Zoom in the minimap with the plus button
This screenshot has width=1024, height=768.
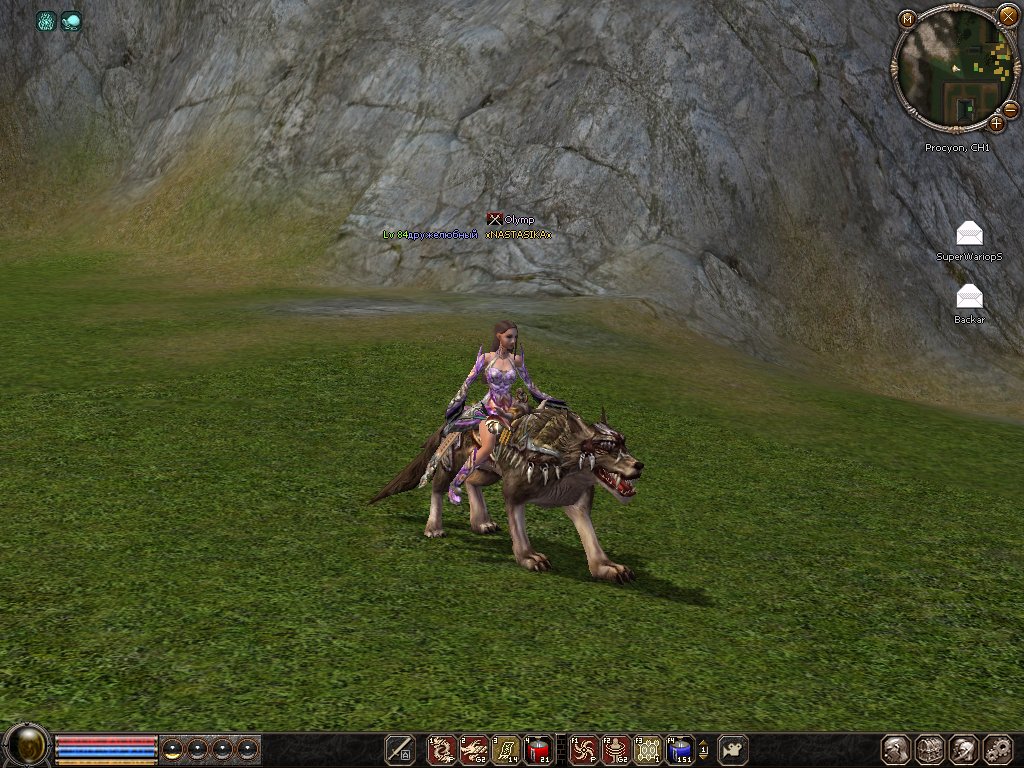[x=996, y=124]
